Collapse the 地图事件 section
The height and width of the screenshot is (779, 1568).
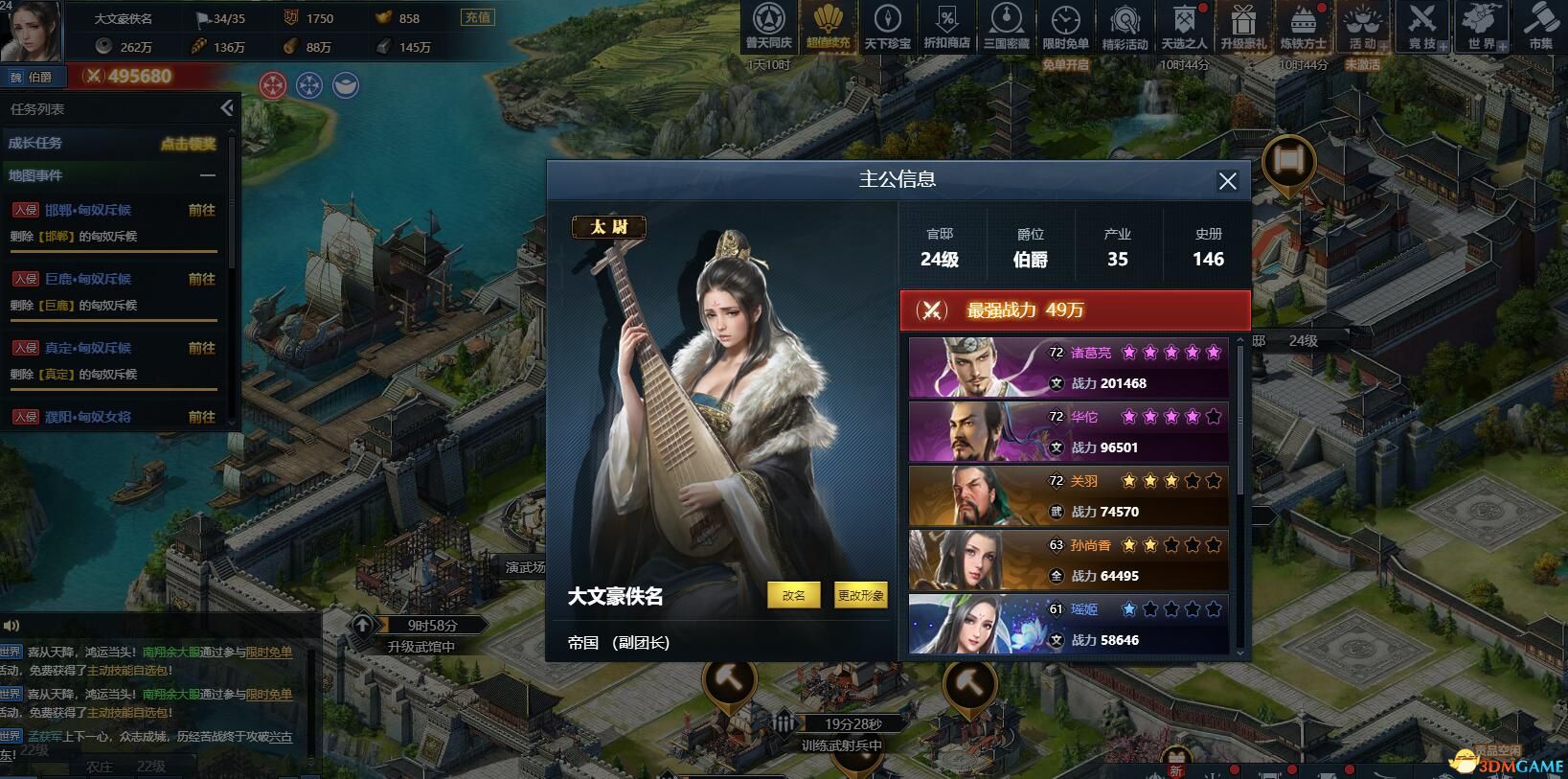point(207,175)
